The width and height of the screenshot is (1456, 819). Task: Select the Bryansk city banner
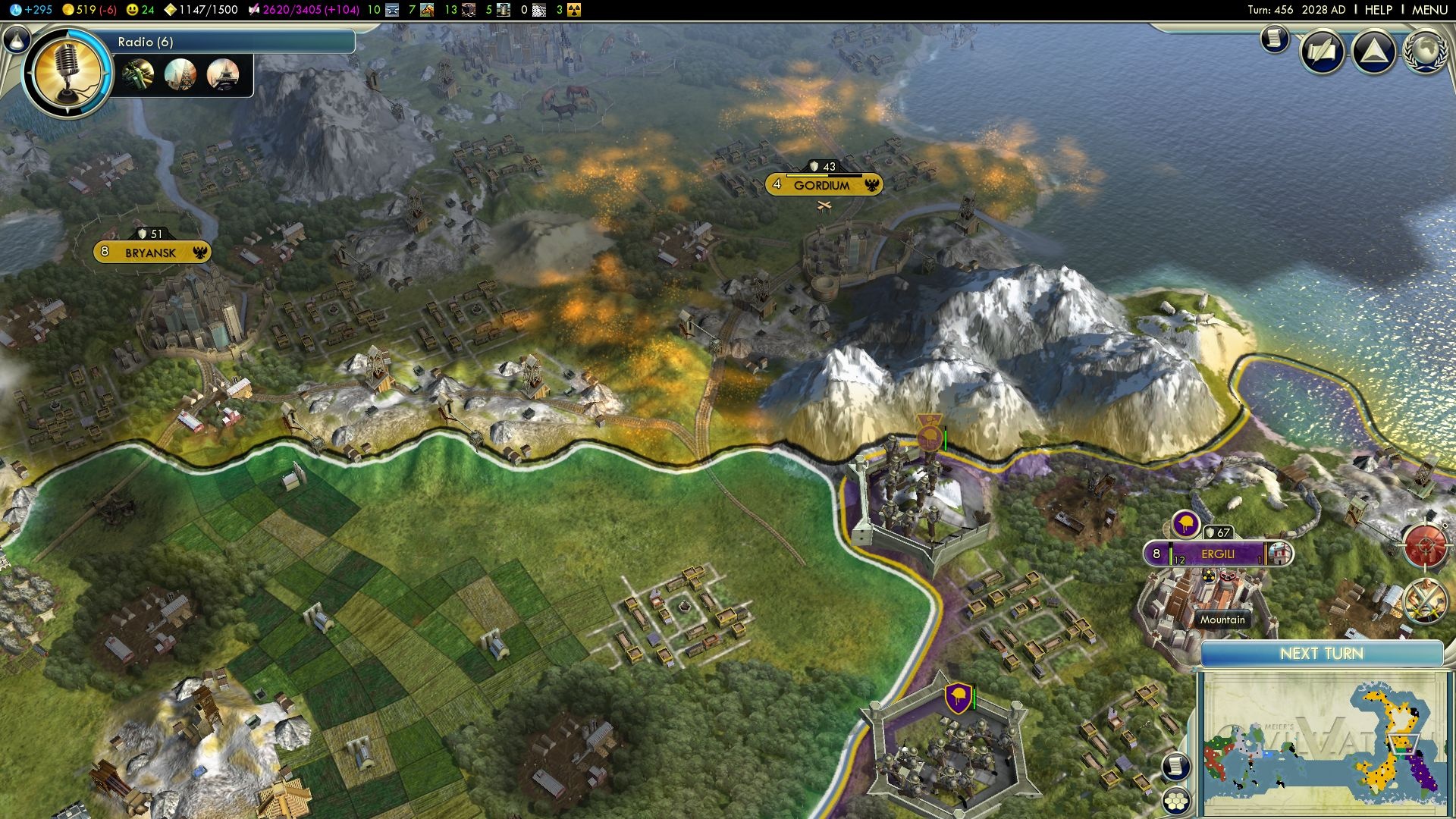[x=151, y=253]
